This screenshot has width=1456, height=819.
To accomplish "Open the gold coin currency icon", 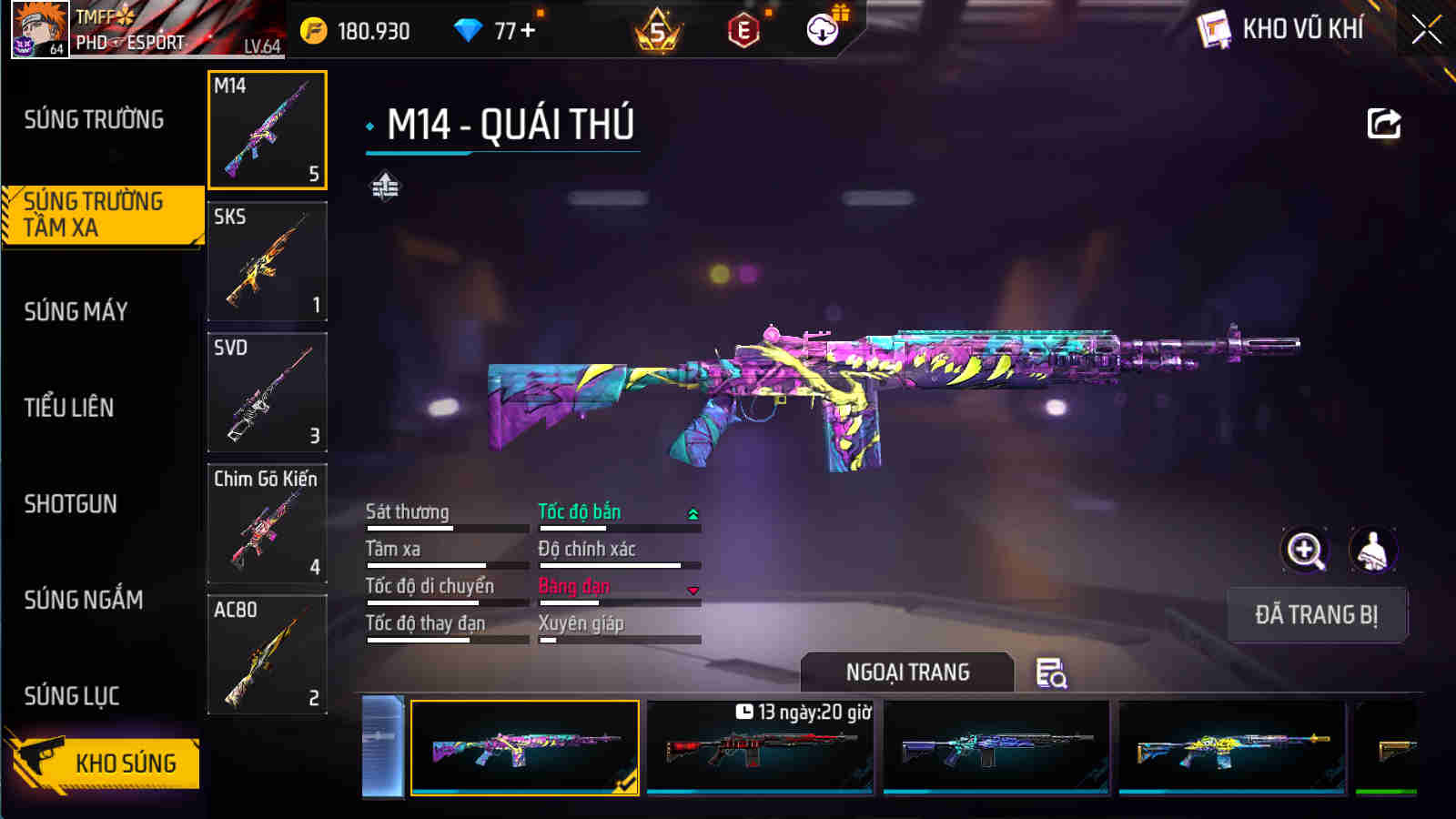I will tap(313, 28).
